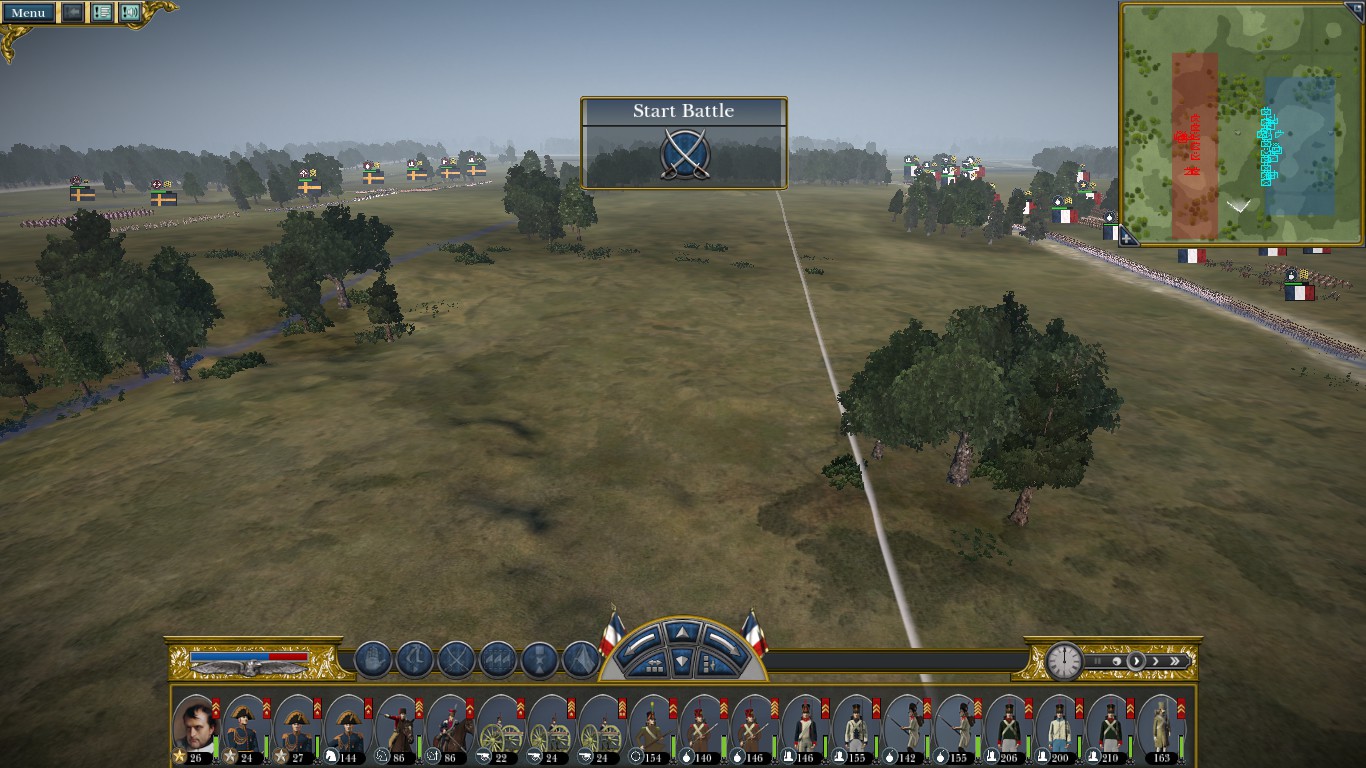Activate the halt open-hand order icon
The image size is (1366, 768).
[373, 660]
